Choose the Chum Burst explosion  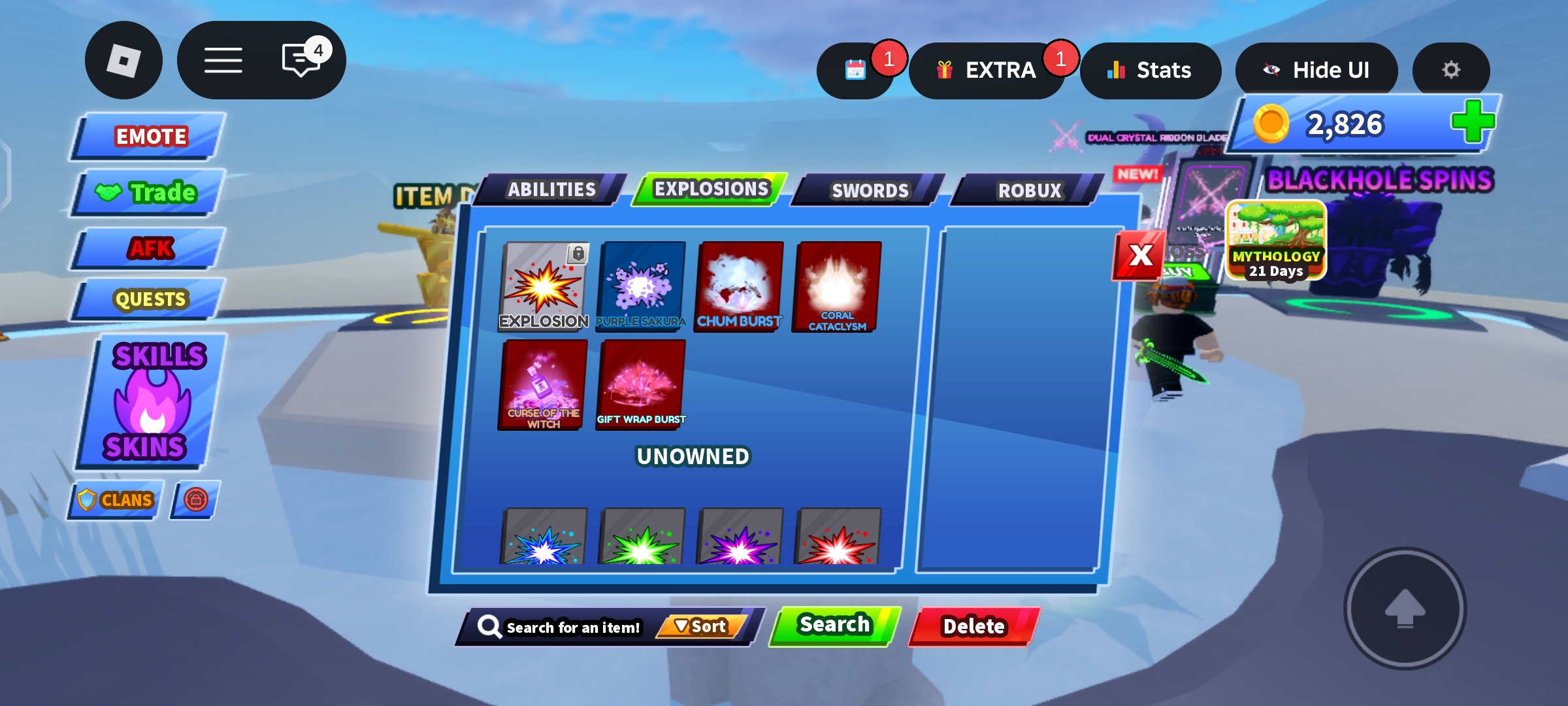coord(739,286)
